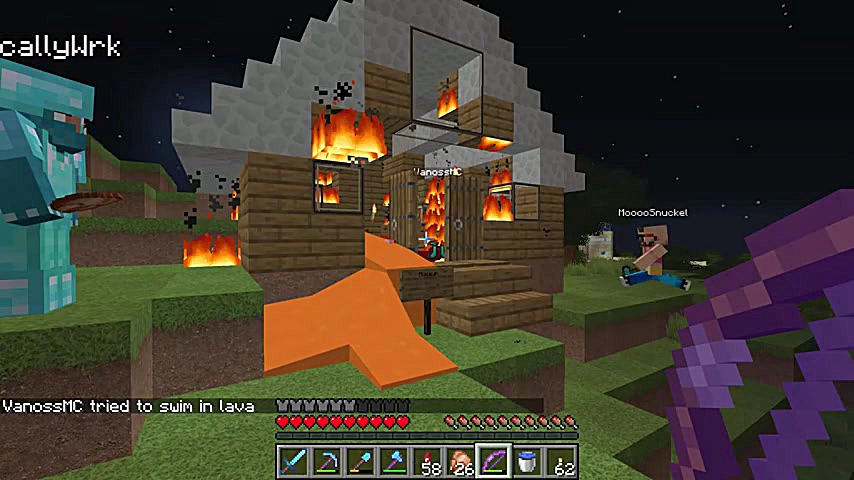This screenshot has width=854, height=480.
Task: Choose the diamond shovel slot
Action: pos(360,461)
